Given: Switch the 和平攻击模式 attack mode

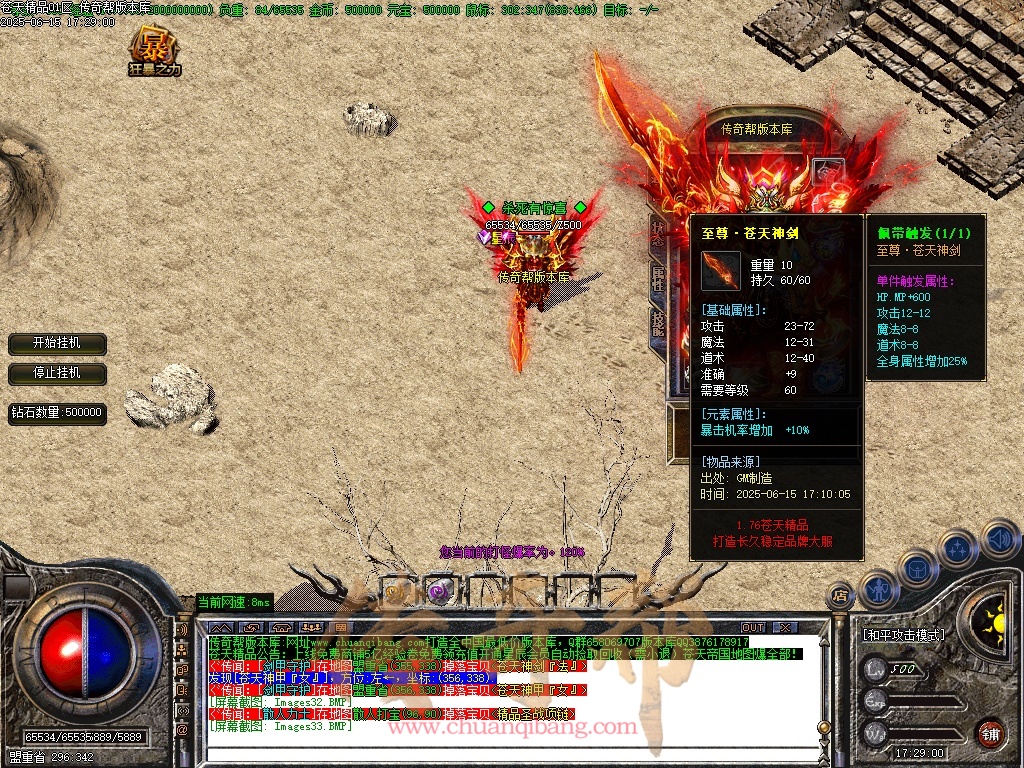Looking at the screenshot, I should [904, 634].
